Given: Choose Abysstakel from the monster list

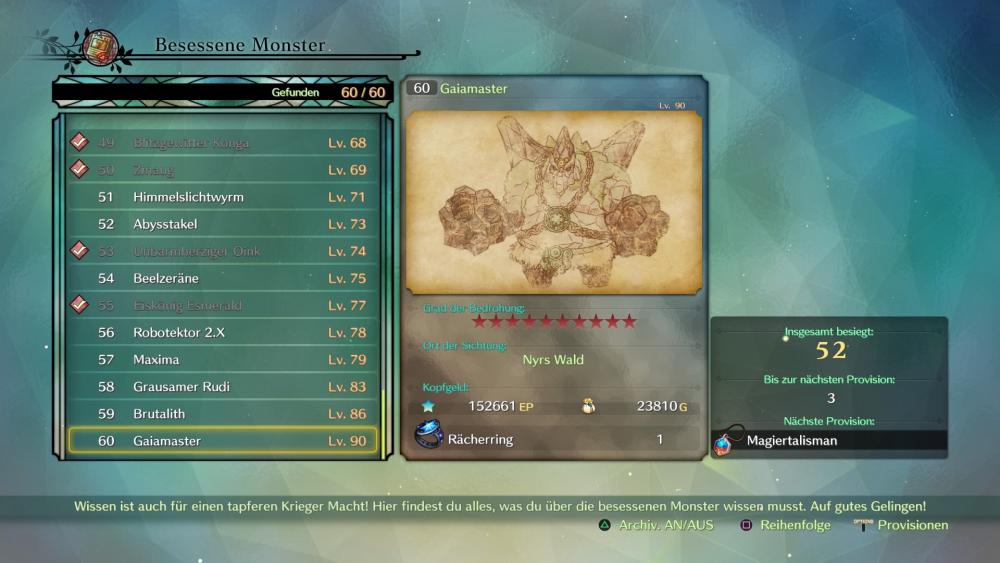Looking at the screenshot, I should coord(222,224).
